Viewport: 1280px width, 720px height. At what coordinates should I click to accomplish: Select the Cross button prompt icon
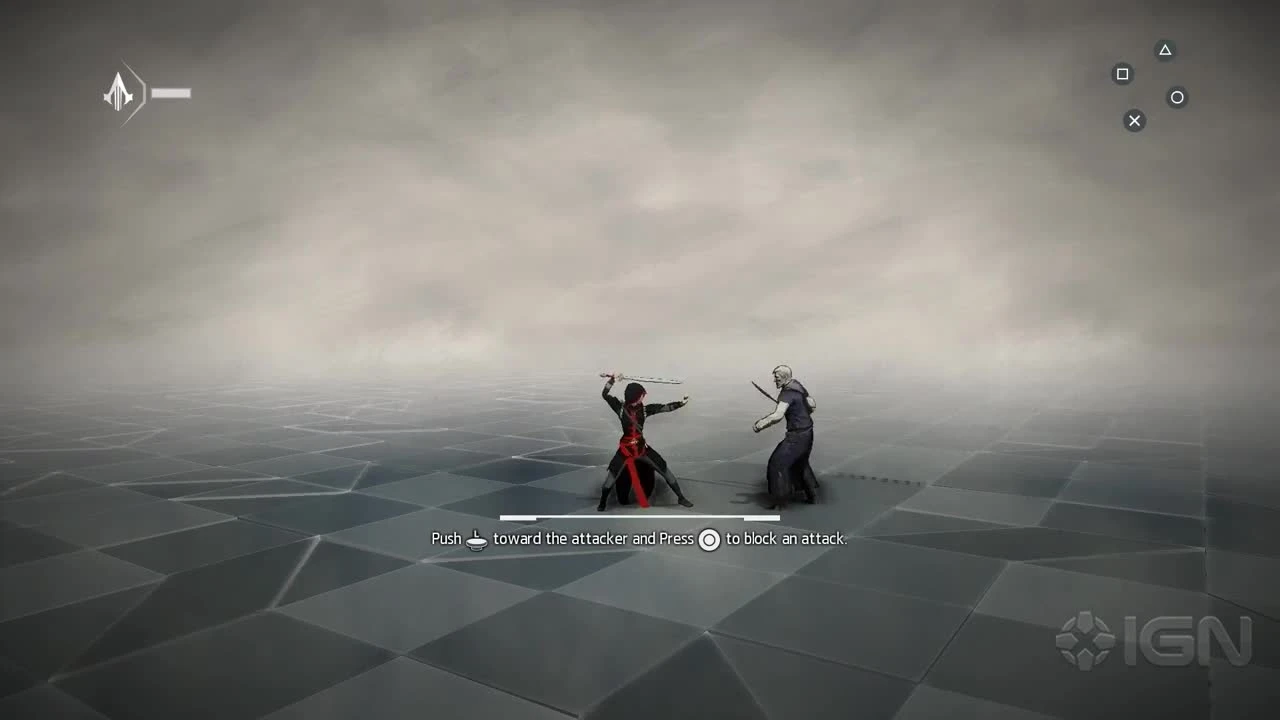pyautogui.click(x=1134, y=120)
